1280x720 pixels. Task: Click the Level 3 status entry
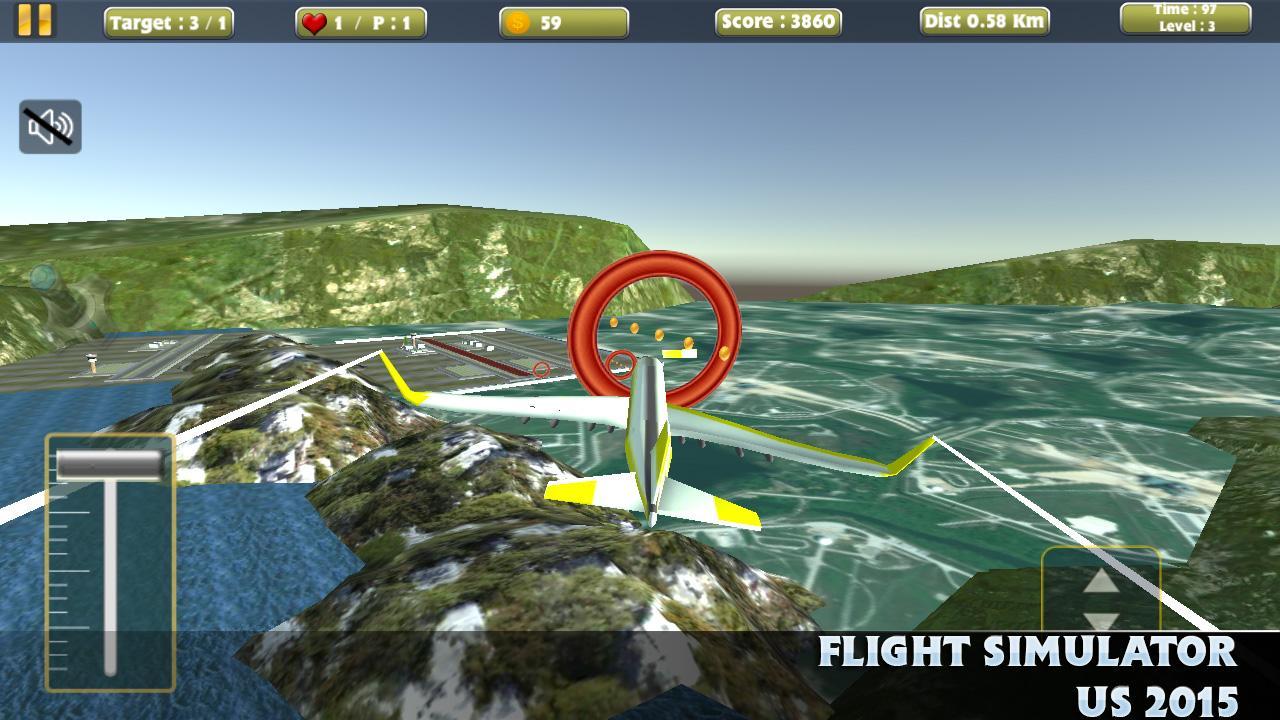[x=1184, y=27]
